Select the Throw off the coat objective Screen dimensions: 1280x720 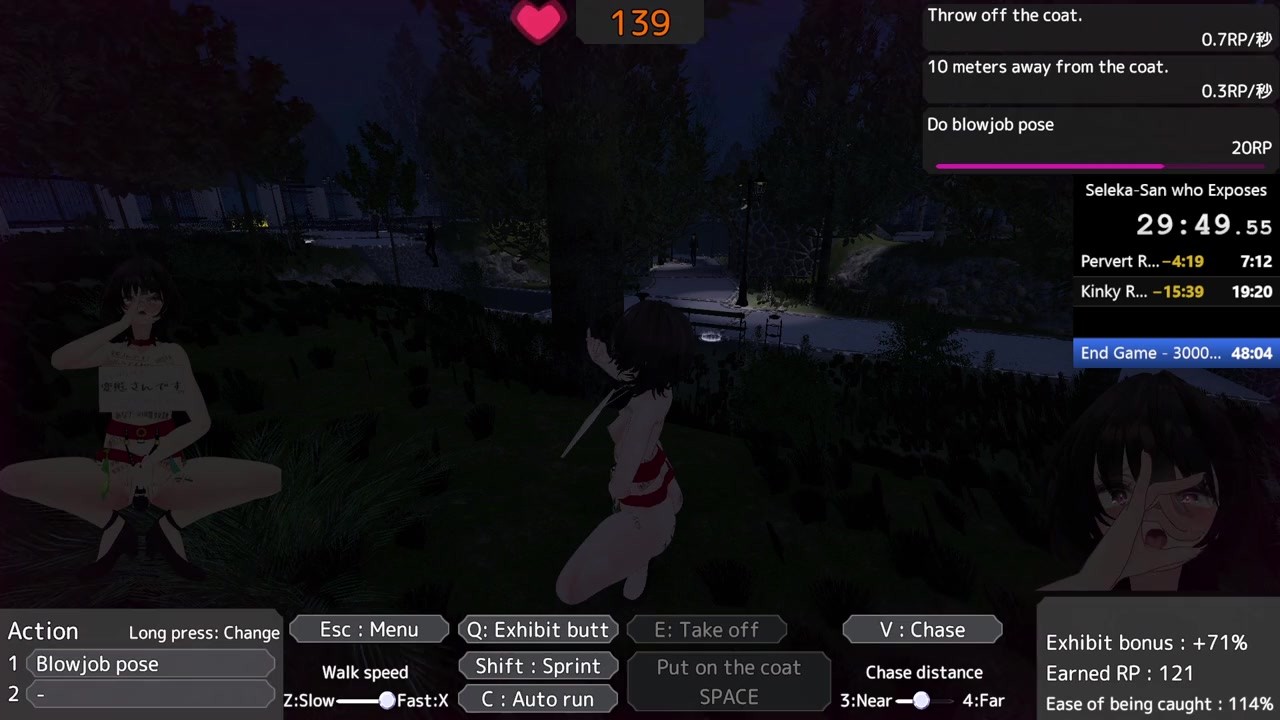coord(1098,27)
